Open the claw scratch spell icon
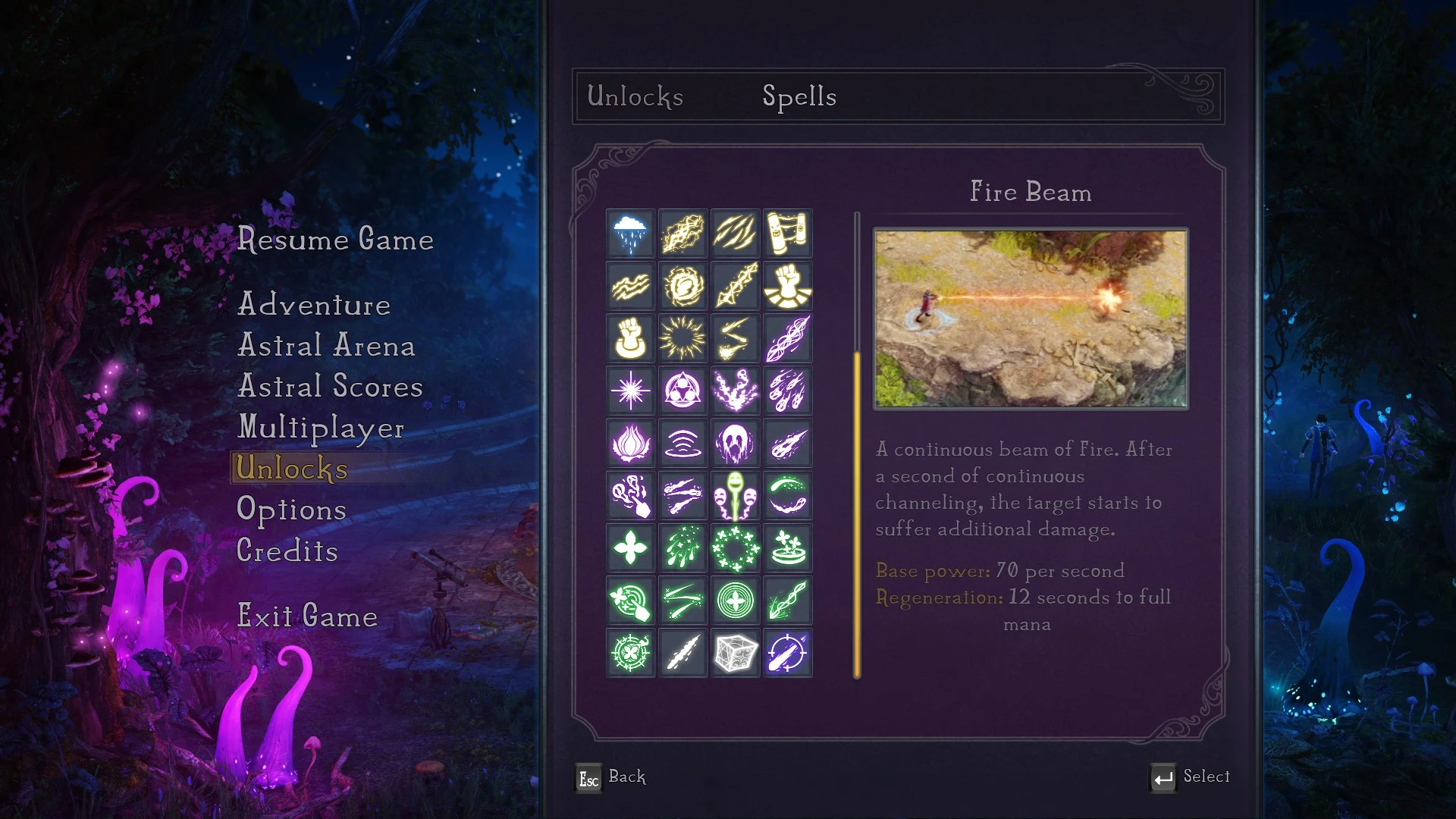Viewport: 1456px width, 819px height. point(735,234)
